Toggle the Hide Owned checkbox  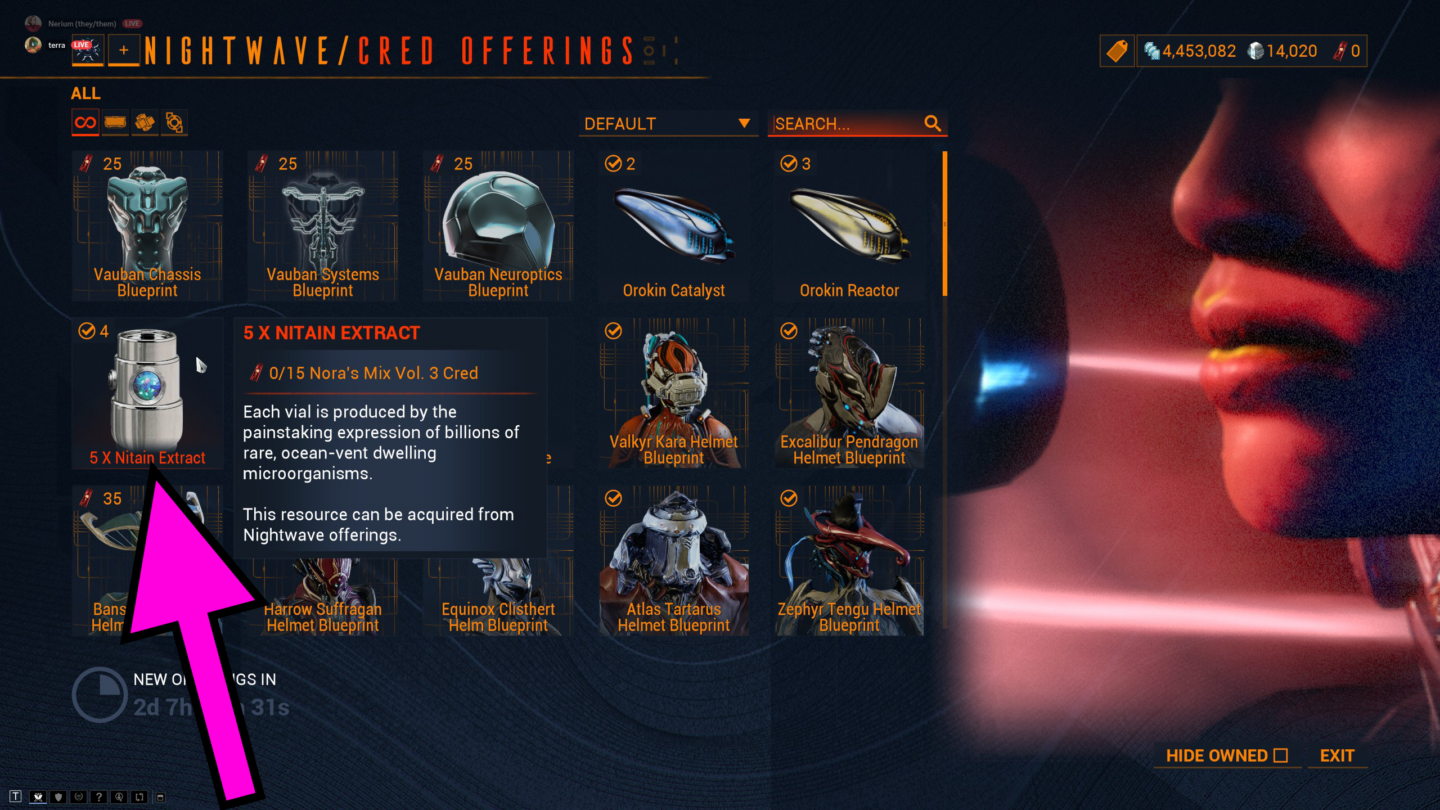coord(1283,756)
